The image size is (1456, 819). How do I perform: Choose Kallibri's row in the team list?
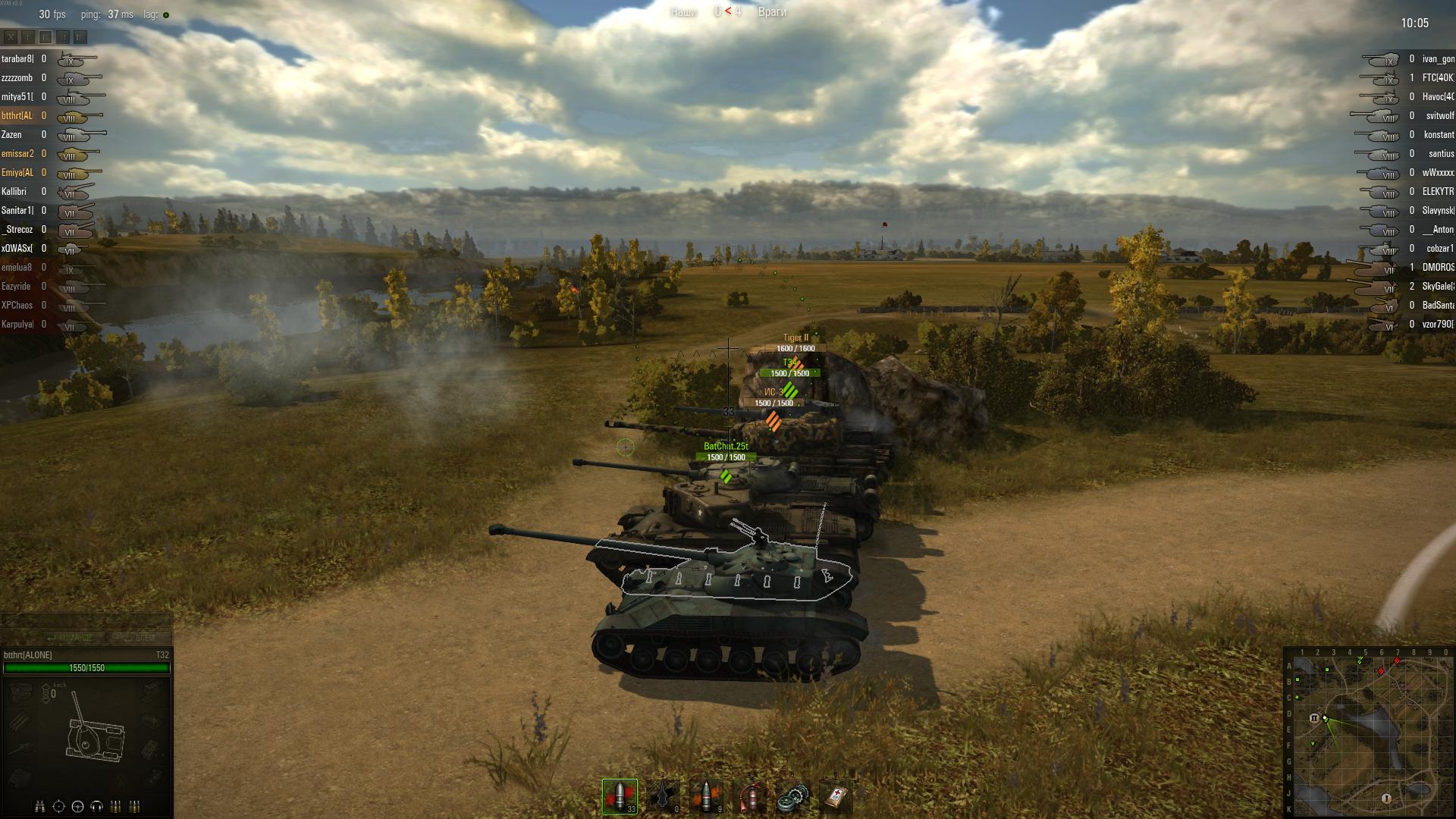tap(14, 191)
